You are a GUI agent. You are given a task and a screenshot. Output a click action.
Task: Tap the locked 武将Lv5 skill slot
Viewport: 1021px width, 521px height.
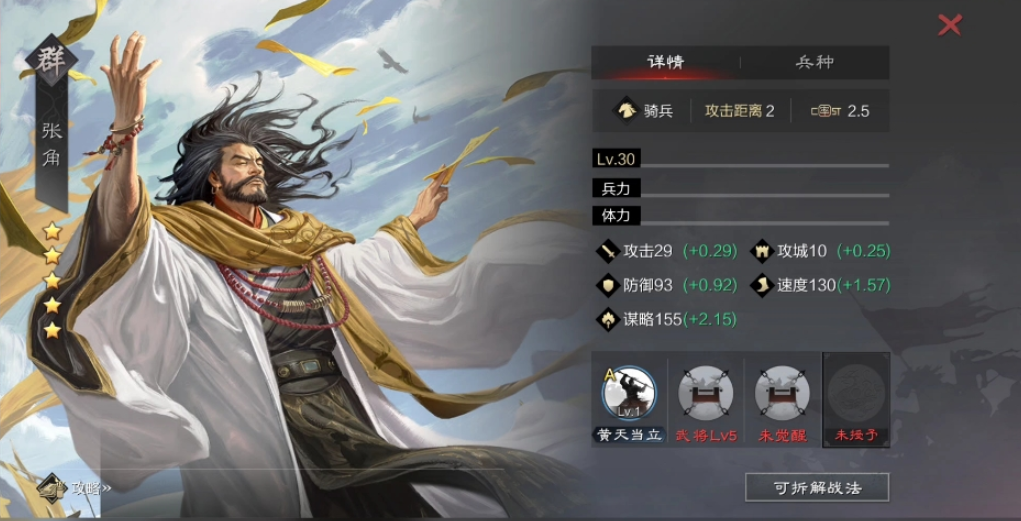(x=704, y=395)
